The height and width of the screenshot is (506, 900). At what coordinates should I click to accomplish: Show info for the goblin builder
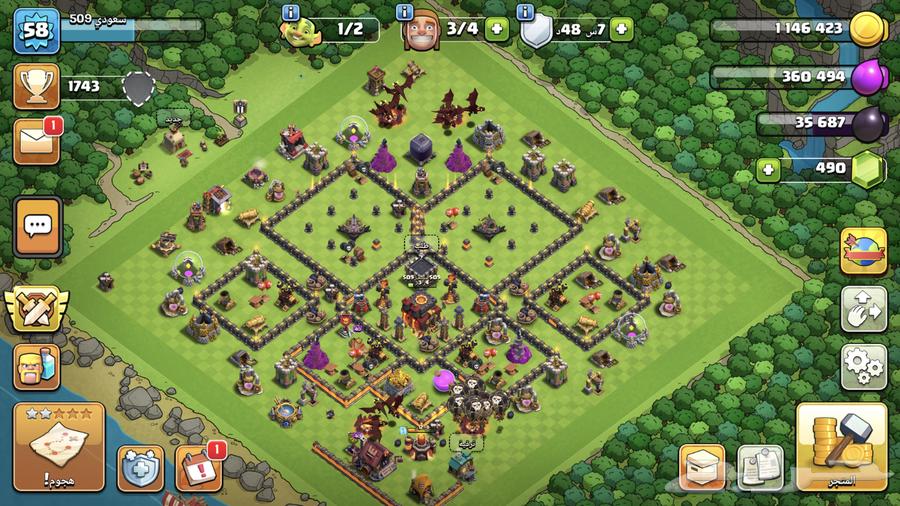coord(291,12)
